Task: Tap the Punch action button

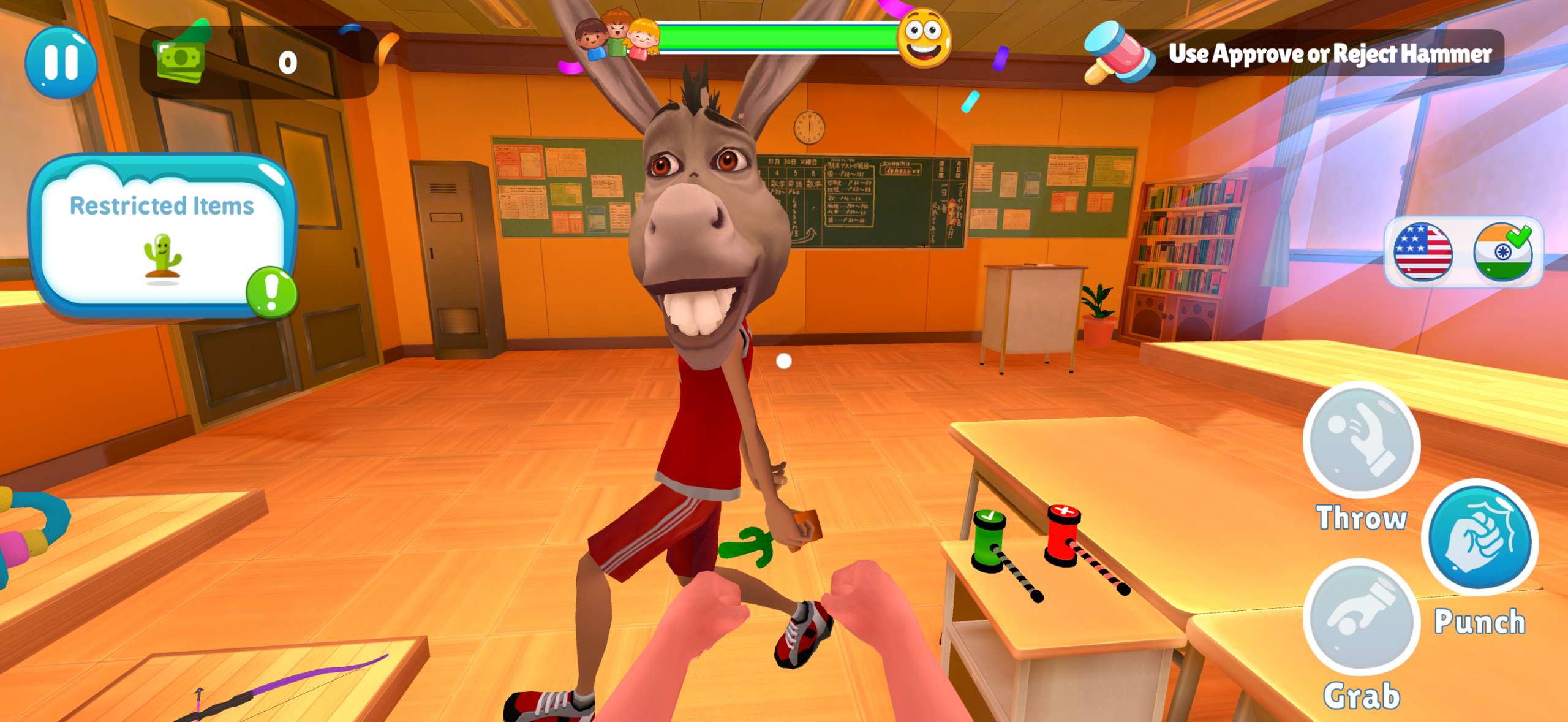Action: 1479,538
